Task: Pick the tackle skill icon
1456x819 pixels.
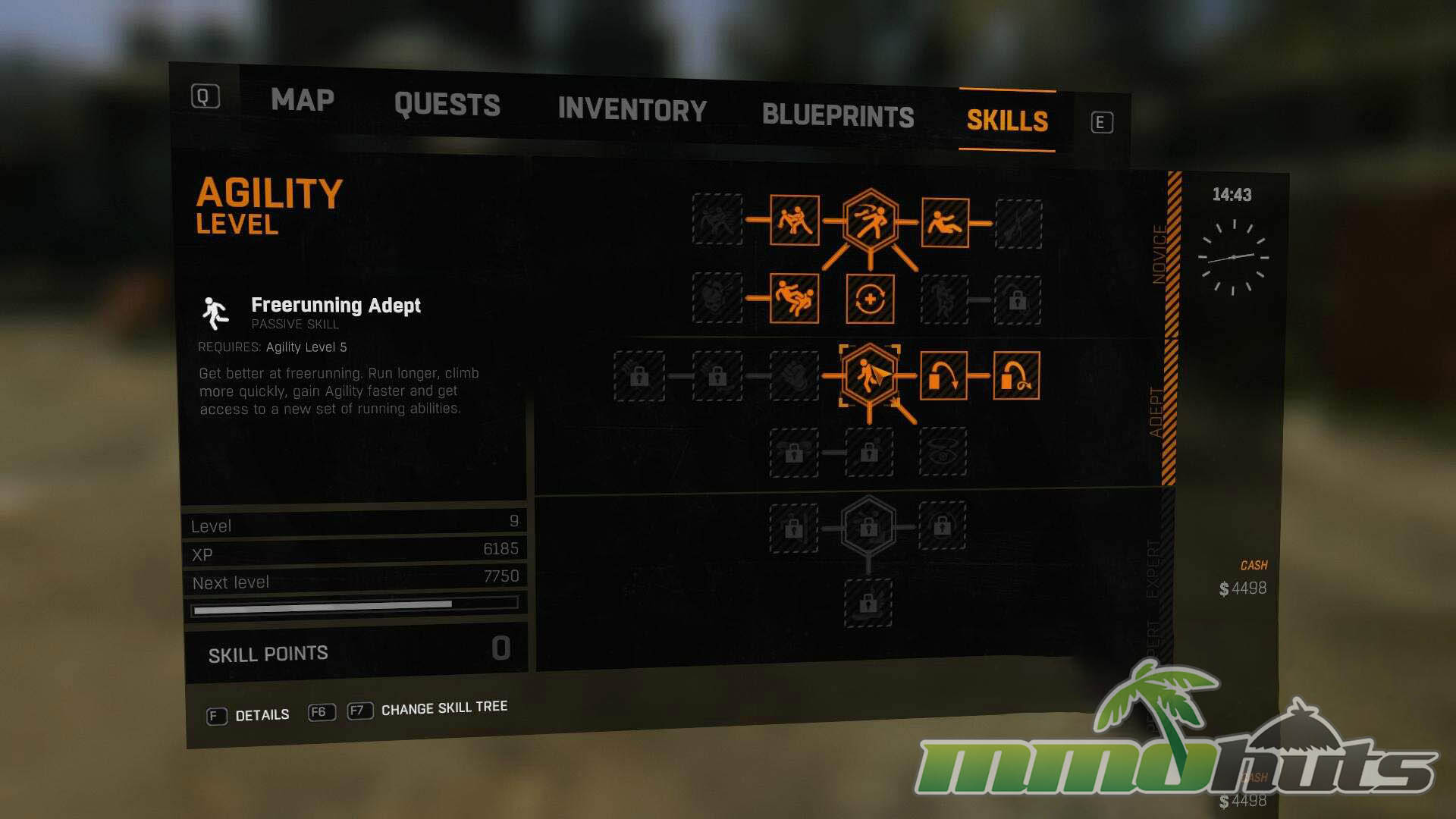Action: point(794,299)
